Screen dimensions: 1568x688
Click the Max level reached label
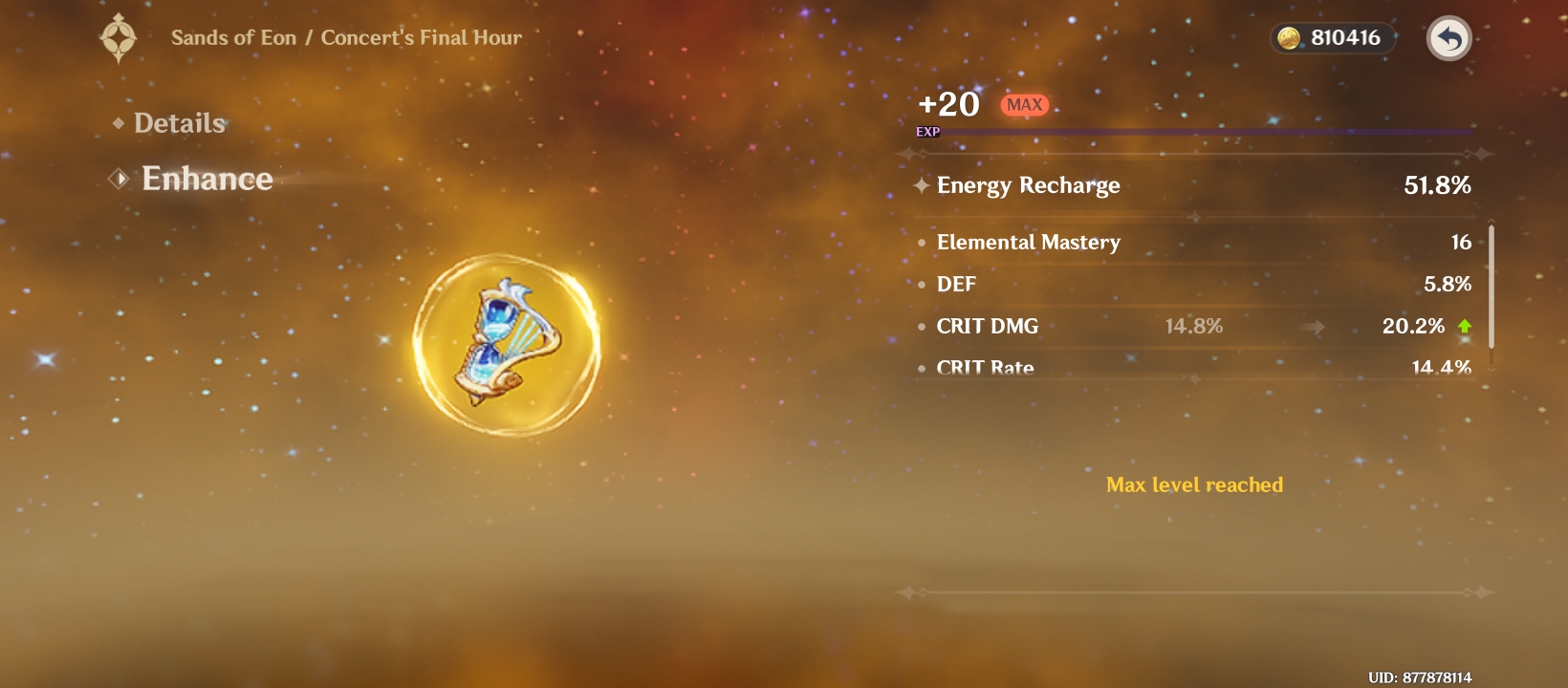[1193, 484]
